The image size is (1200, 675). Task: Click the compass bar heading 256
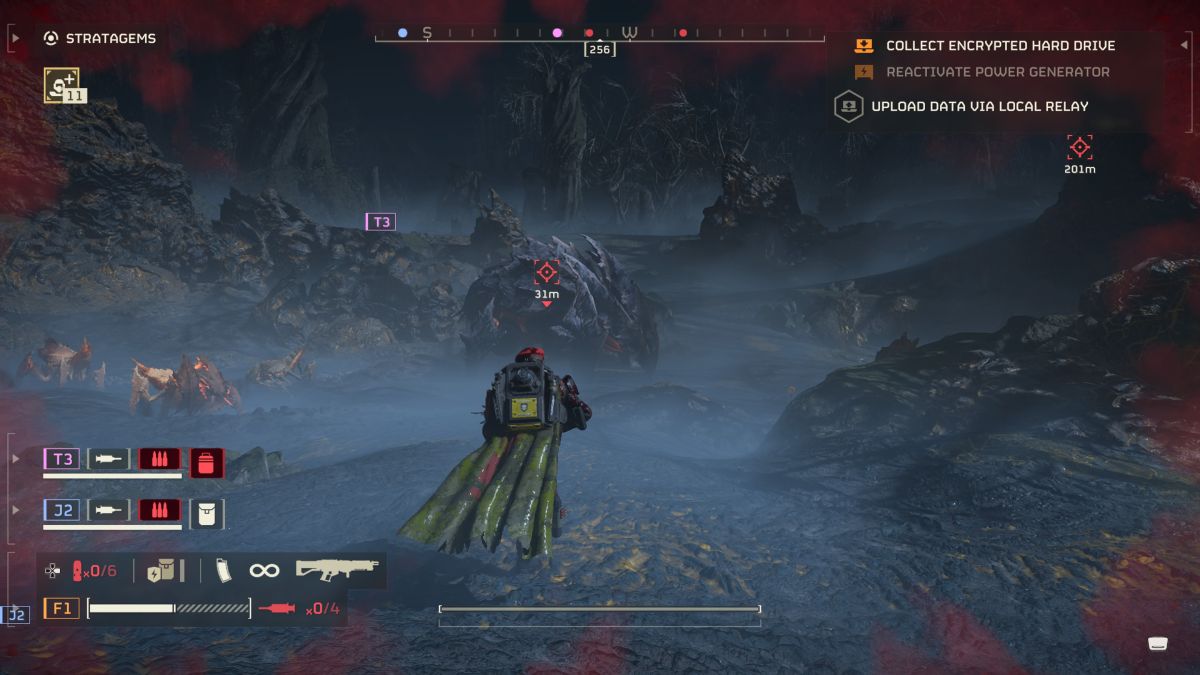click(x=600, y=49)
